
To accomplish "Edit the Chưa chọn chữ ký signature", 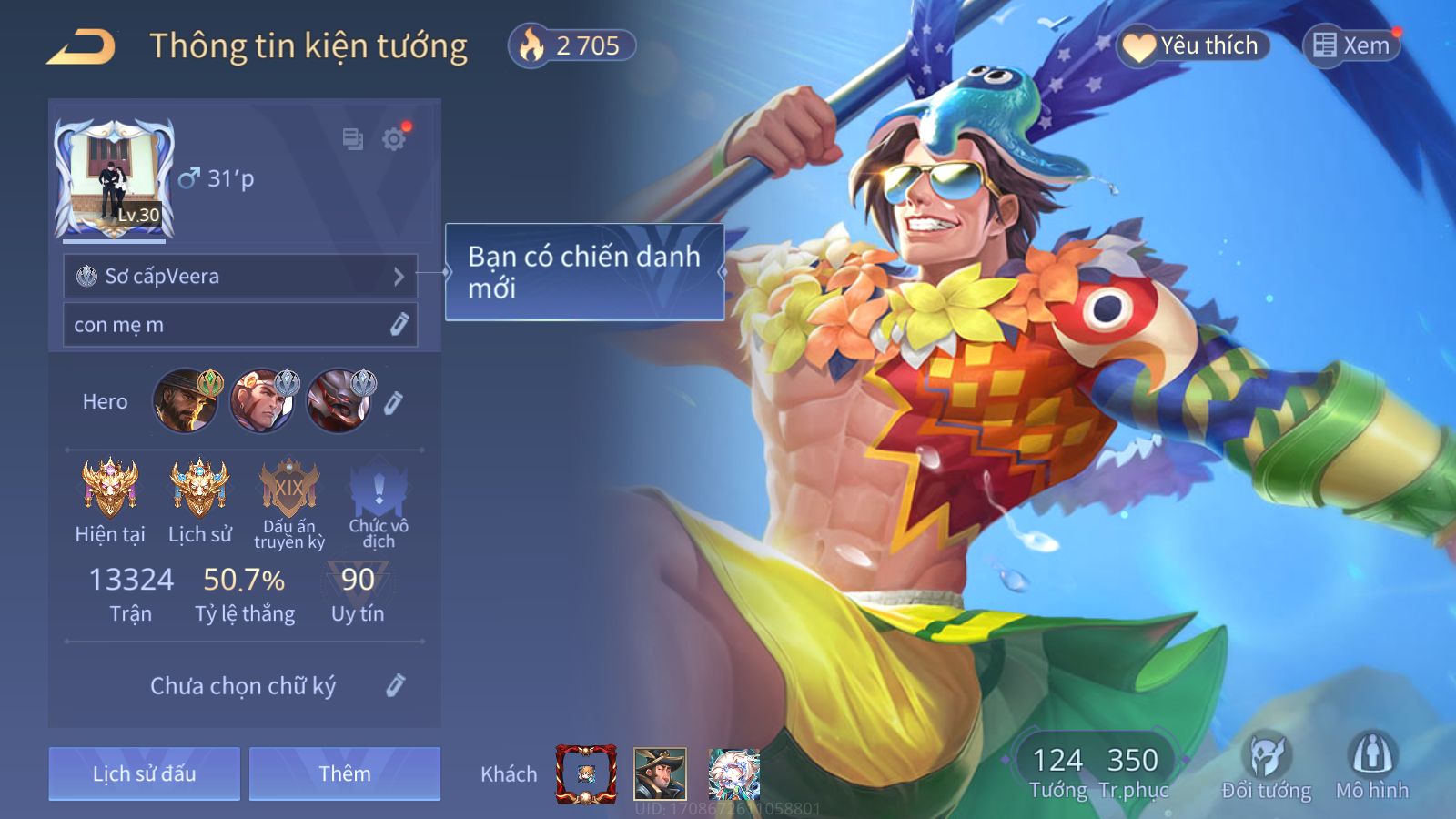I will coord(395,685).
